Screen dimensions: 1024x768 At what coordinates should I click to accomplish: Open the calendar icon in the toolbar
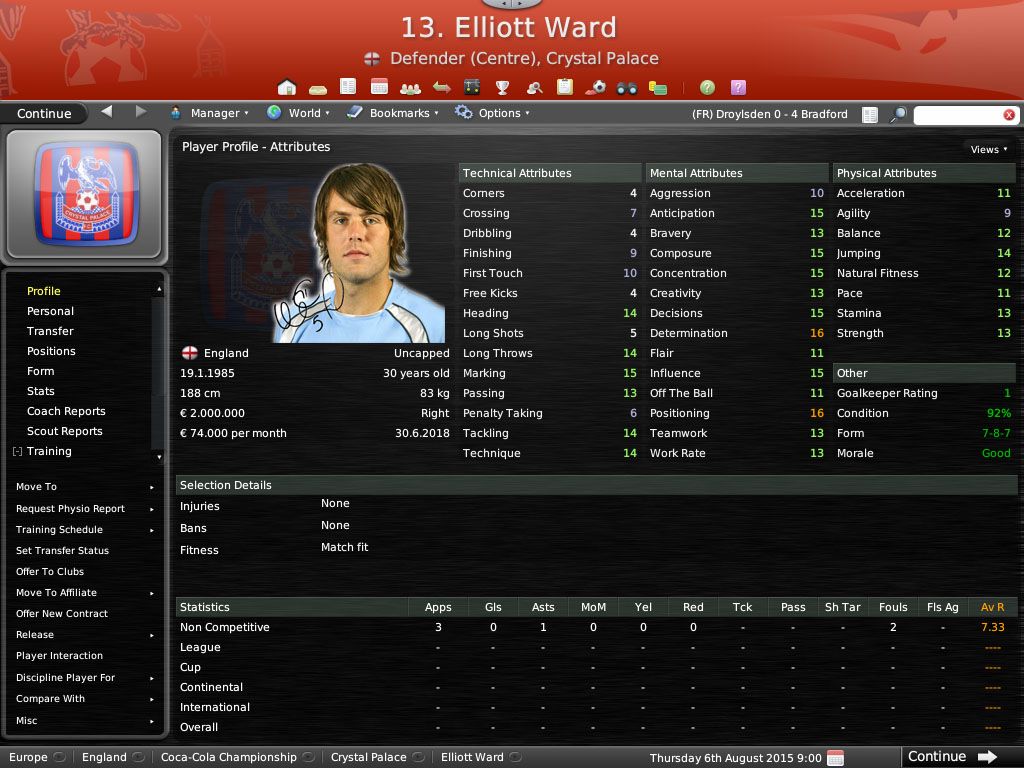[x=379, y=87]
